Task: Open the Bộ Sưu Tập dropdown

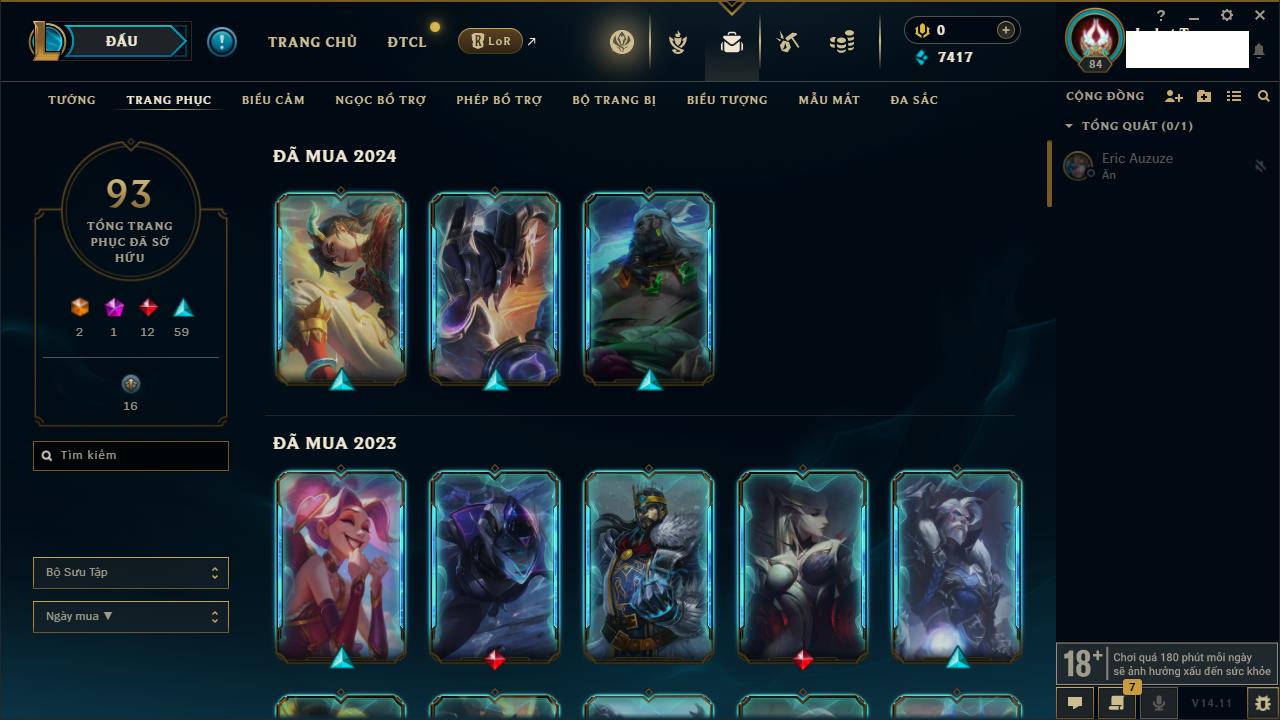Action: pyautogui.click(x=131, y=573)
